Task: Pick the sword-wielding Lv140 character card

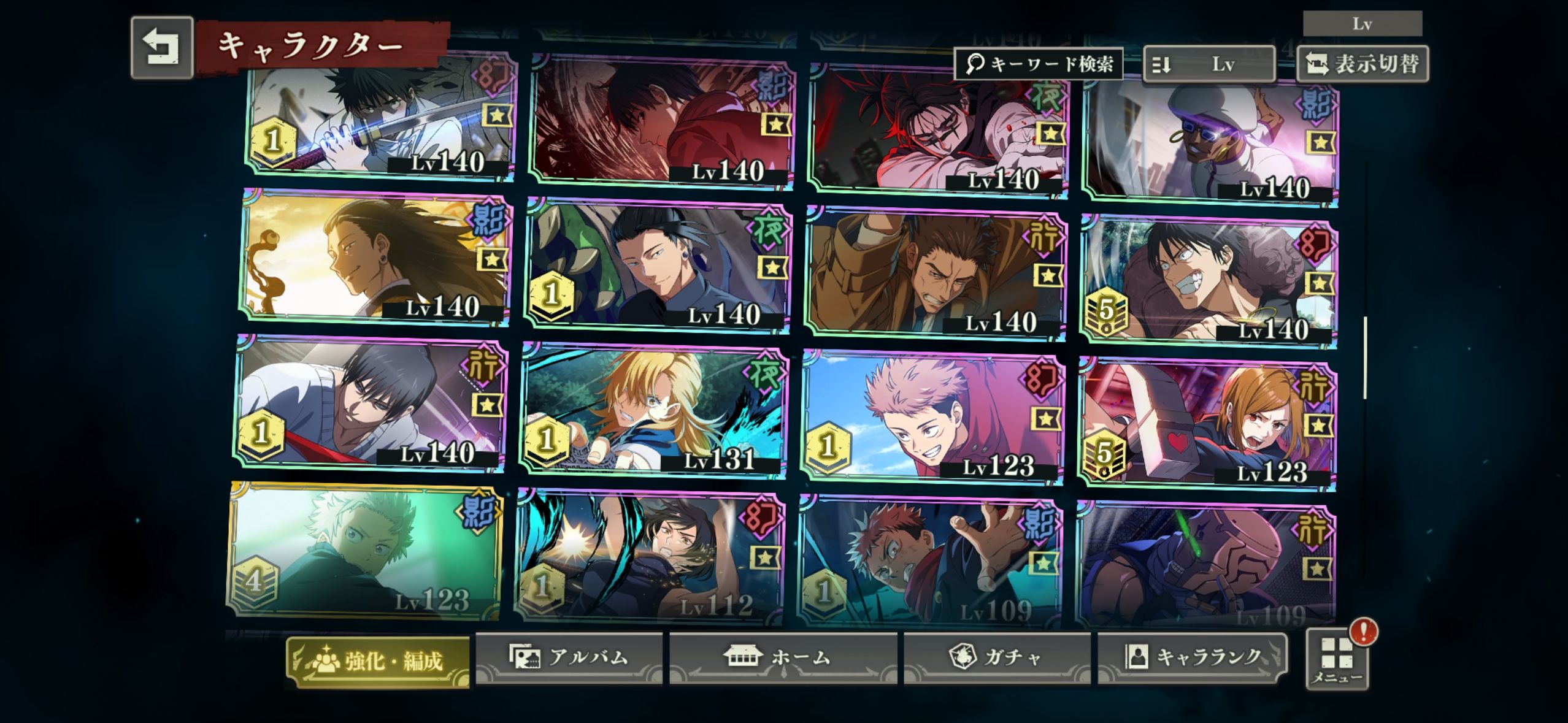Action: point(382,117)
